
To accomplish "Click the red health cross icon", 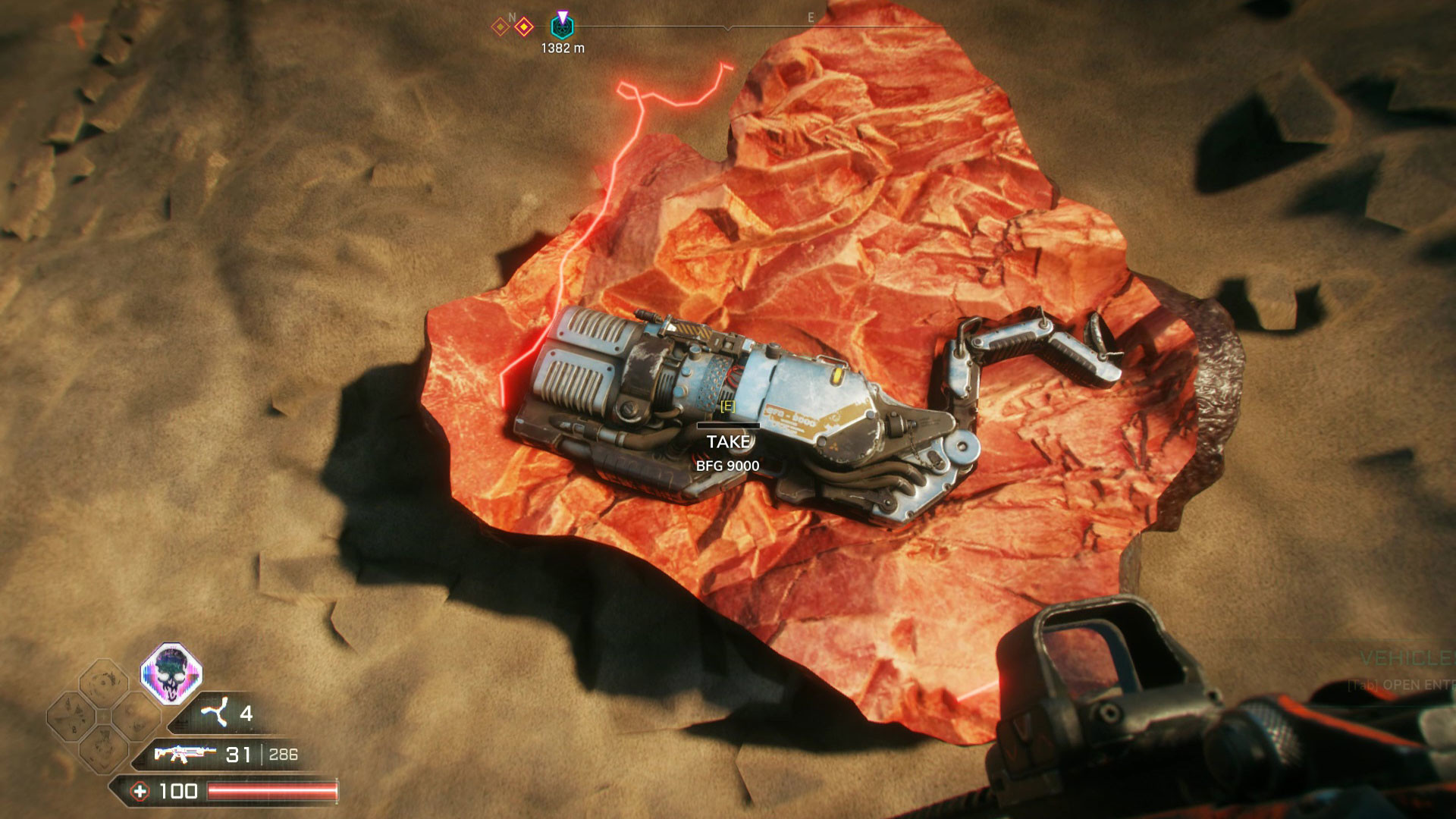I will [x=140, y=792].
